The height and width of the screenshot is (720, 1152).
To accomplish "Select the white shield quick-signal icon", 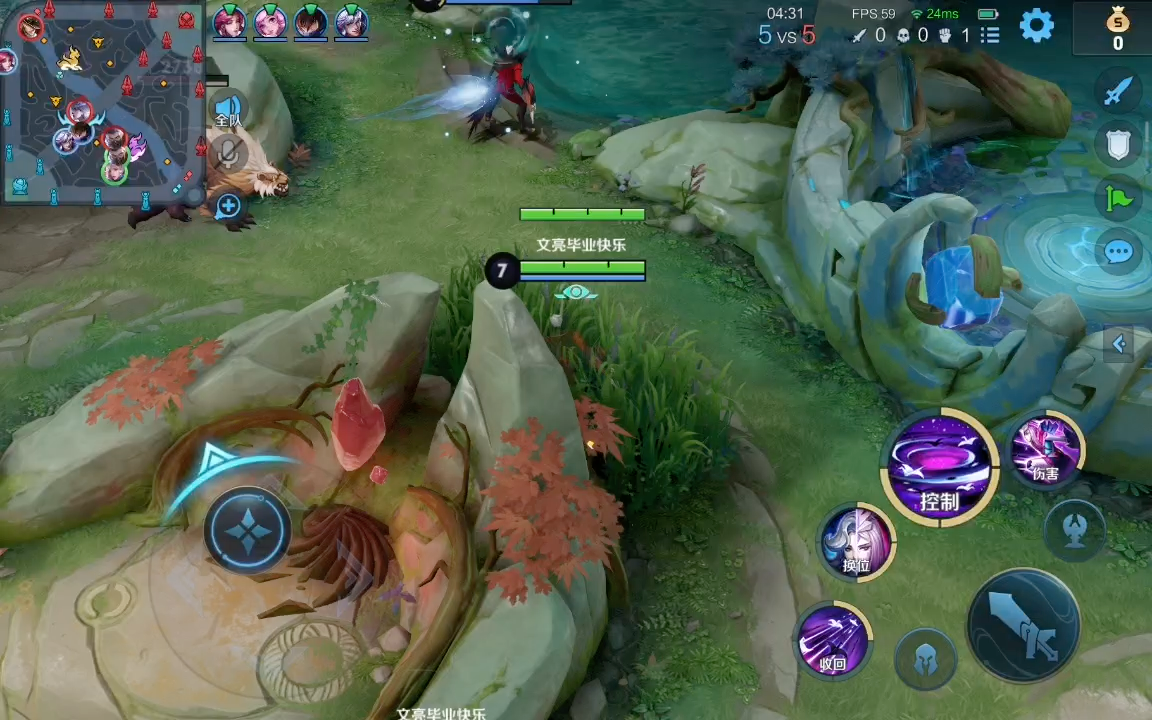I will (x=1118, y=144).
